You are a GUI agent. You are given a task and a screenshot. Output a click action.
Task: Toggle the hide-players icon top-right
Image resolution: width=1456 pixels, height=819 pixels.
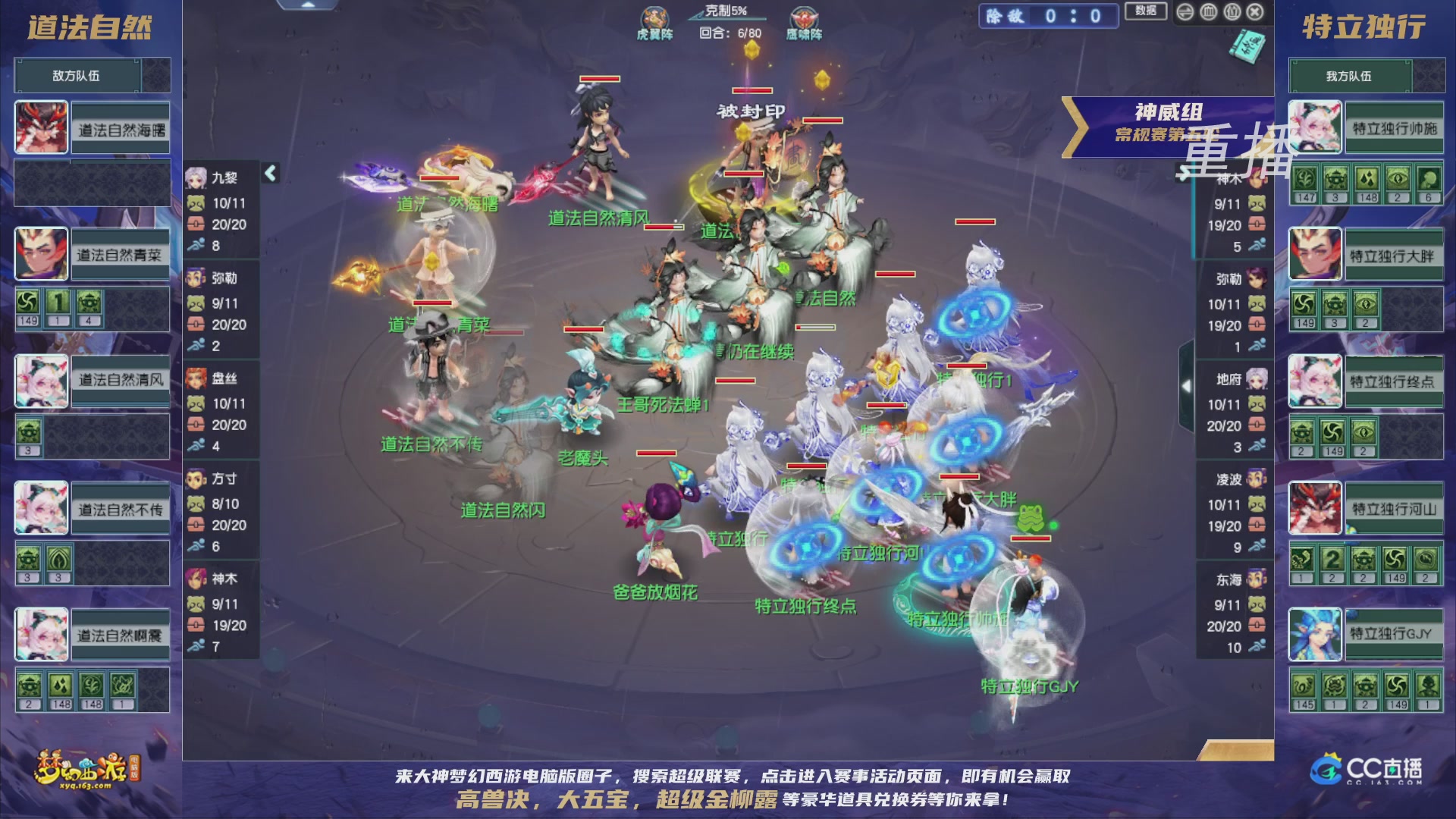pyautogui.click(x=1231, y=11)
